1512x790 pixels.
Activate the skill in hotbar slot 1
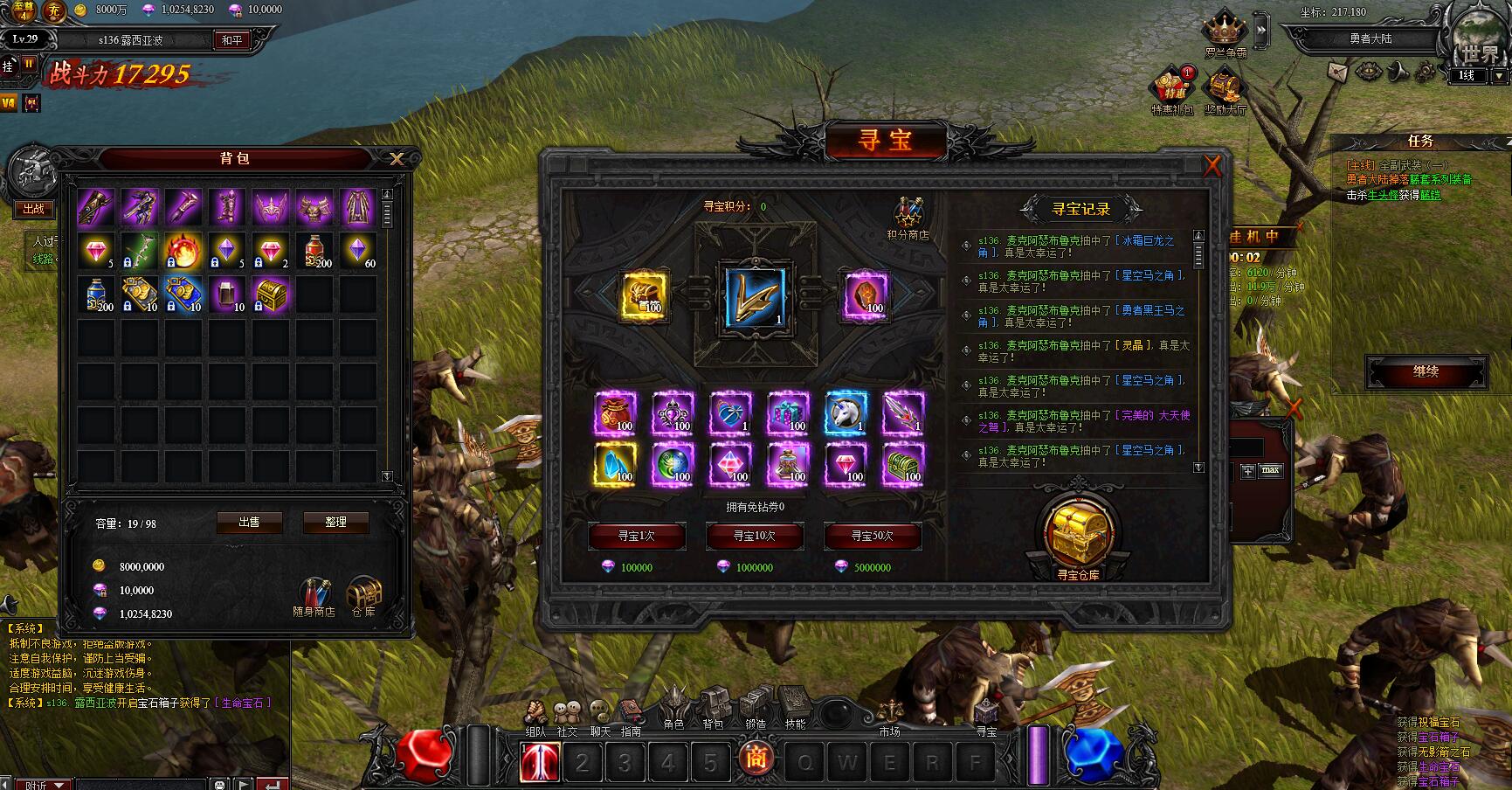(540, 762)
